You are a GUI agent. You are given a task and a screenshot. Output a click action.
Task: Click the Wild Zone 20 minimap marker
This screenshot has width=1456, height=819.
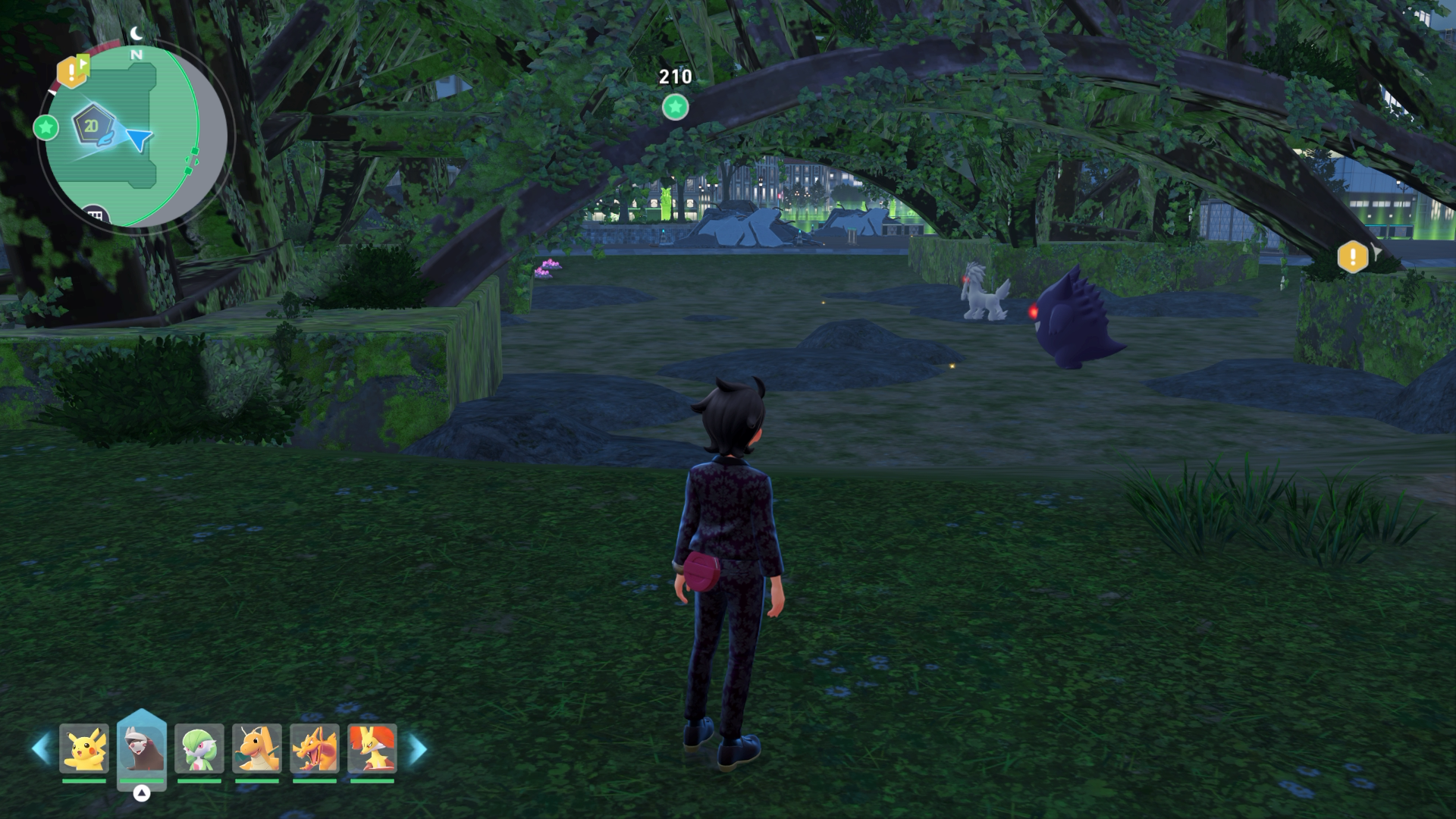92,126
